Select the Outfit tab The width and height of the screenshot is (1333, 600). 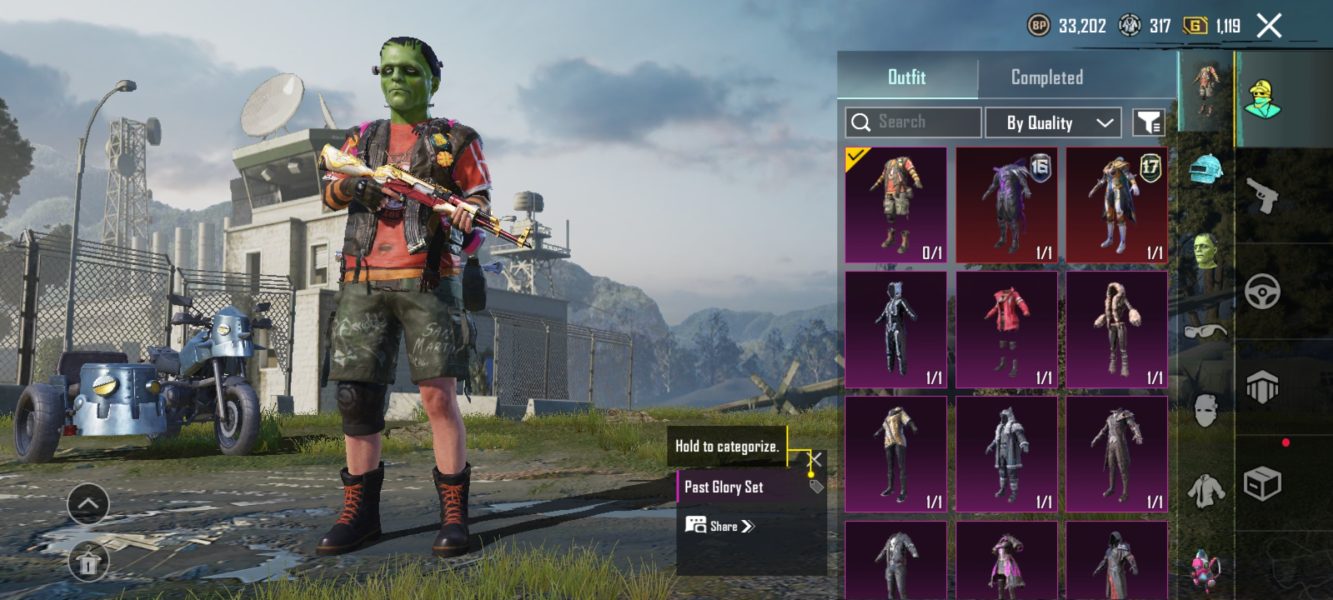pos(907,77)
